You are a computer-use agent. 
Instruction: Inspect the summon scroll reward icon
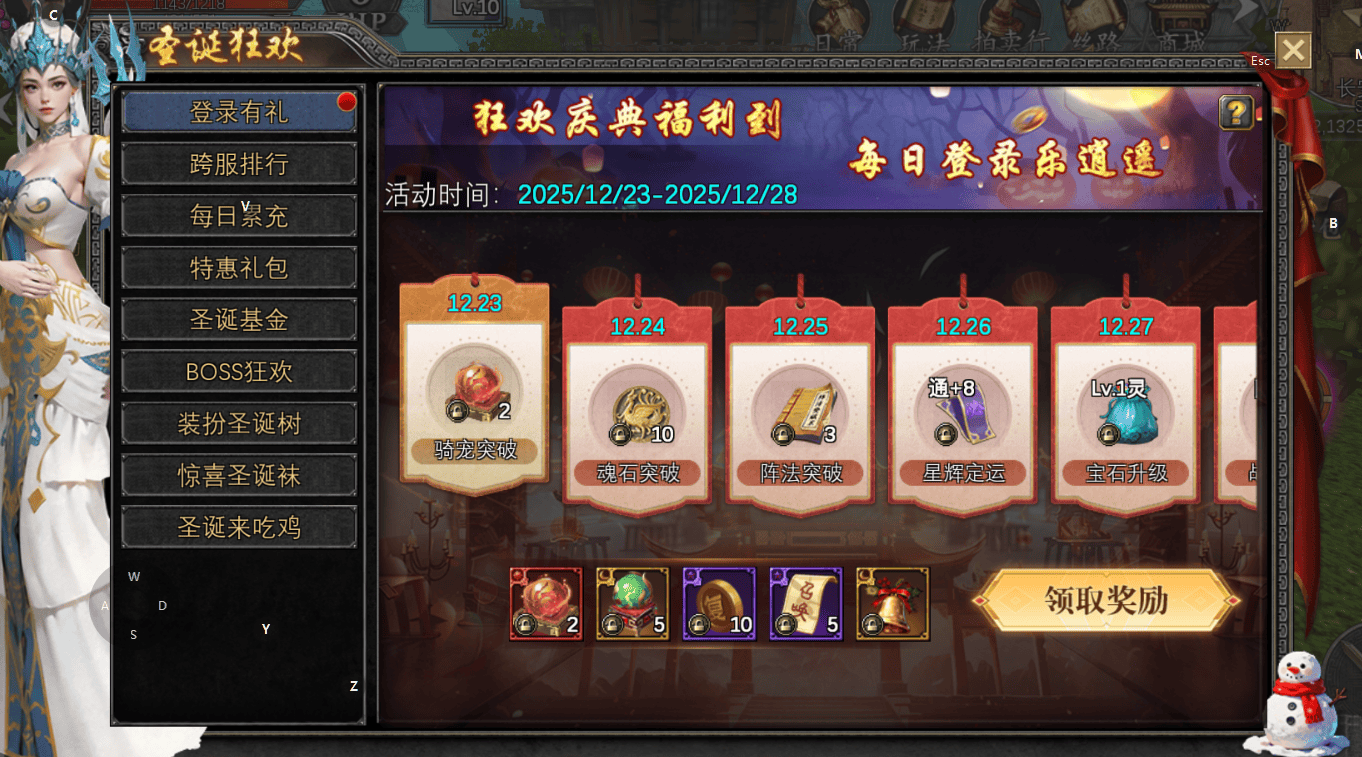806,604
